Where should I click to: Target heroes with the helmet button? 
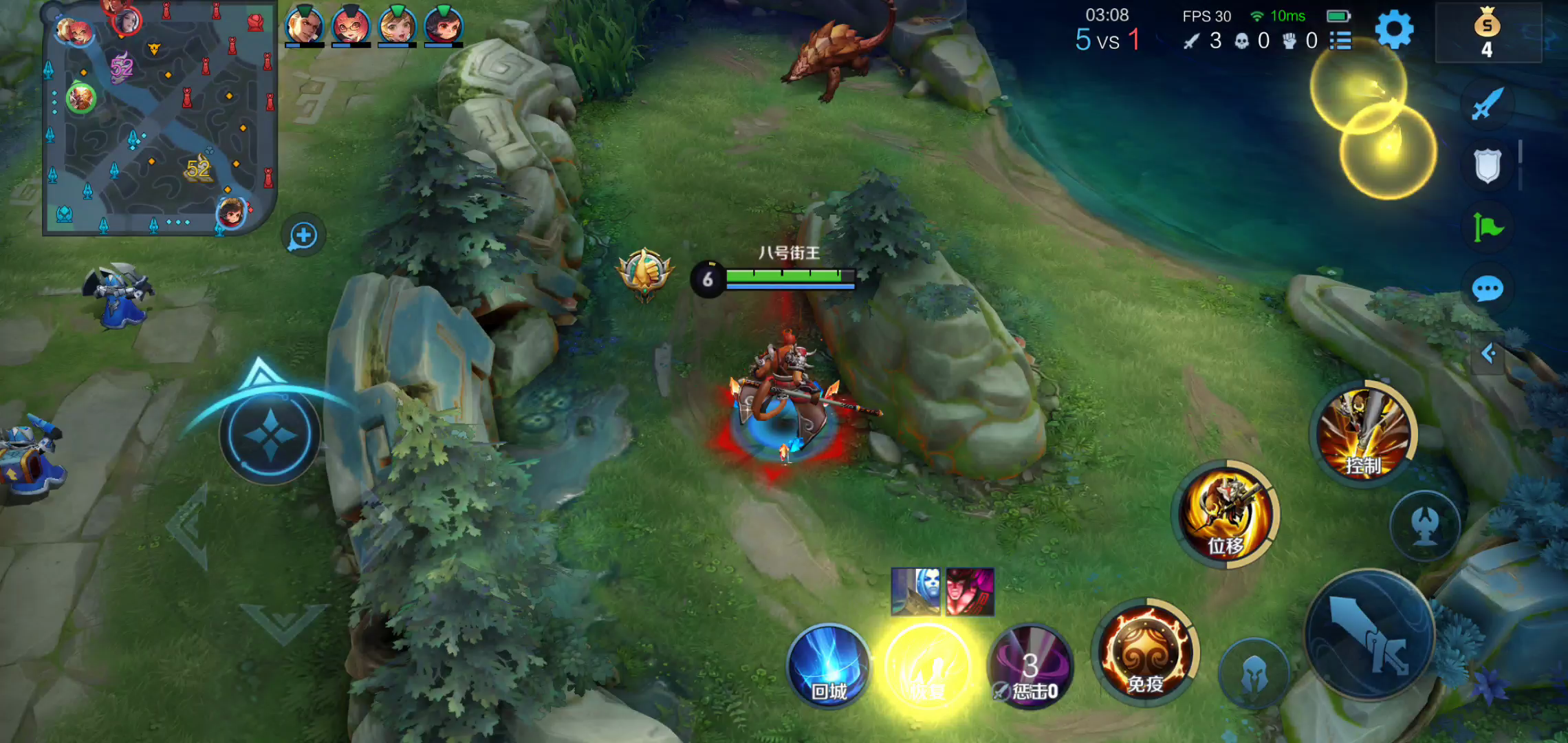tap(1253, 673)
